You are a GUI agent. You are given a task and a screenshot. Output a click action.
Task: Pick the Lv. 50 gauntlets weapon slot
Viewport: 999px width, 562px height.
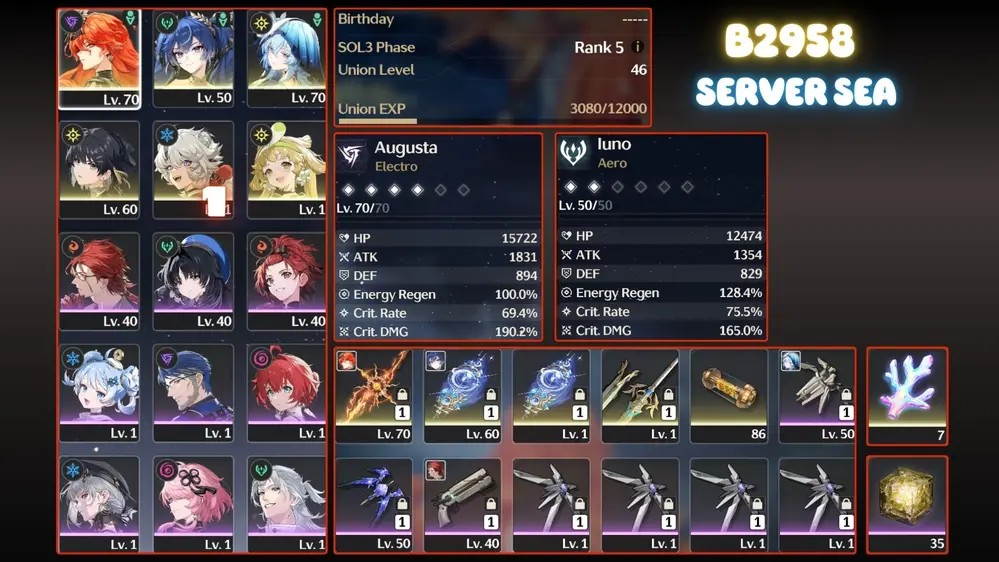pos(817,395)
